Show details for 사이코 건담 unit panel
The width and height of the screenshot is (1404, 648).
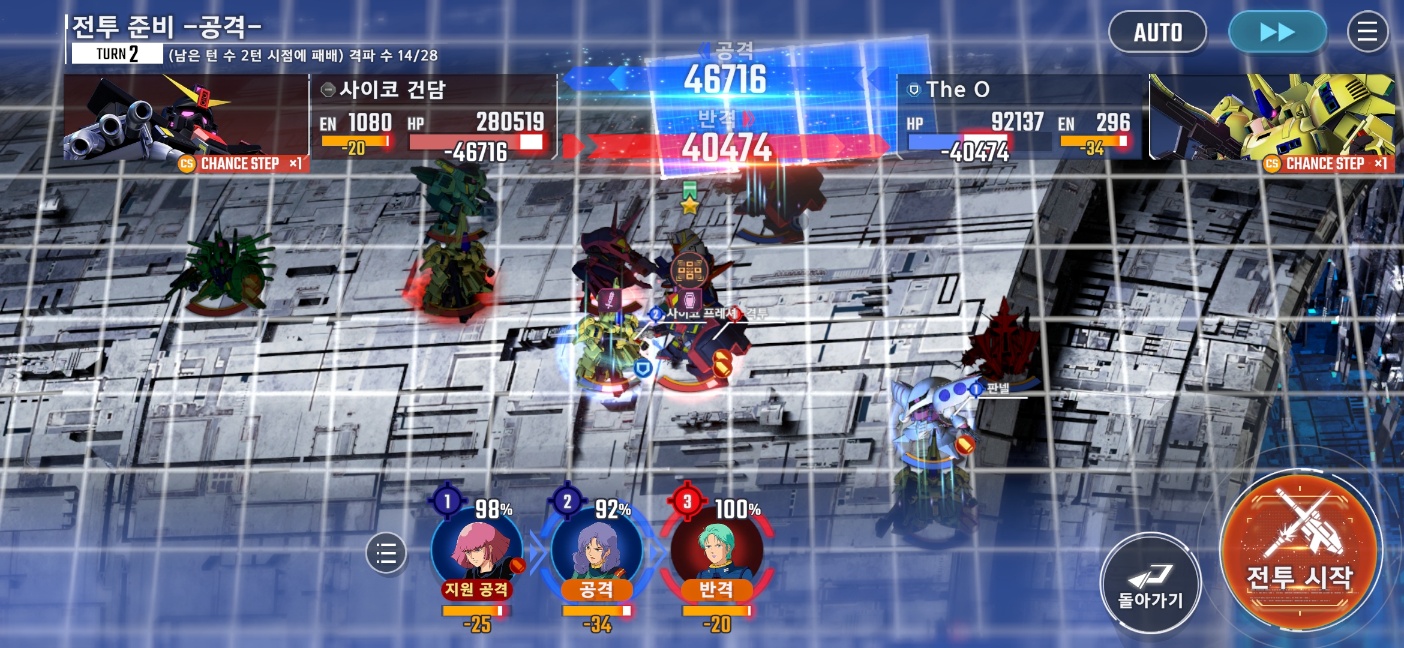tap(433, 118)
